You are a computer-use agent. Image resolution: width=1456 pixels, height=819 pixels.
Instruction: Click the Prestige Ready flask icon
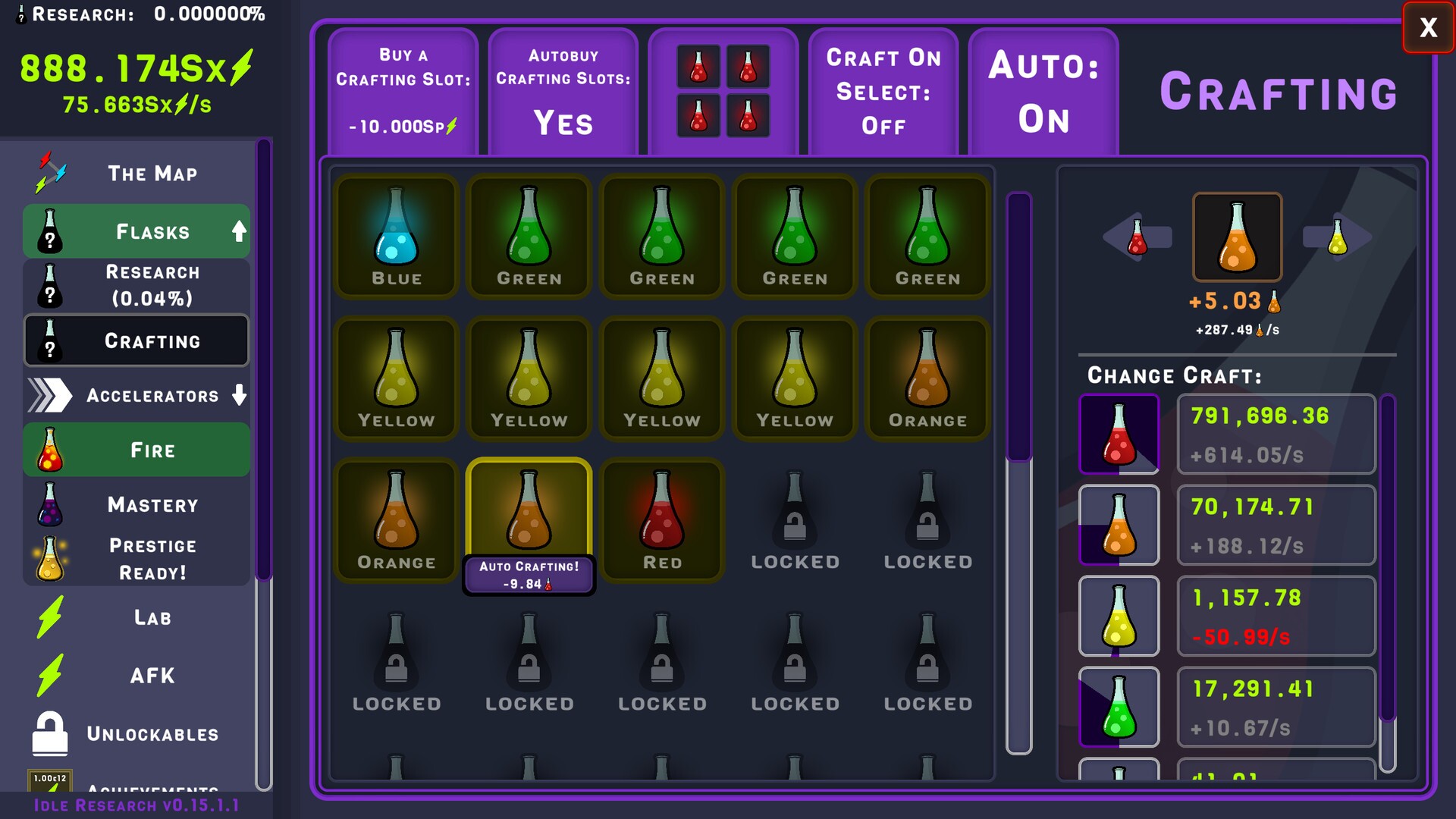(52, 559)
